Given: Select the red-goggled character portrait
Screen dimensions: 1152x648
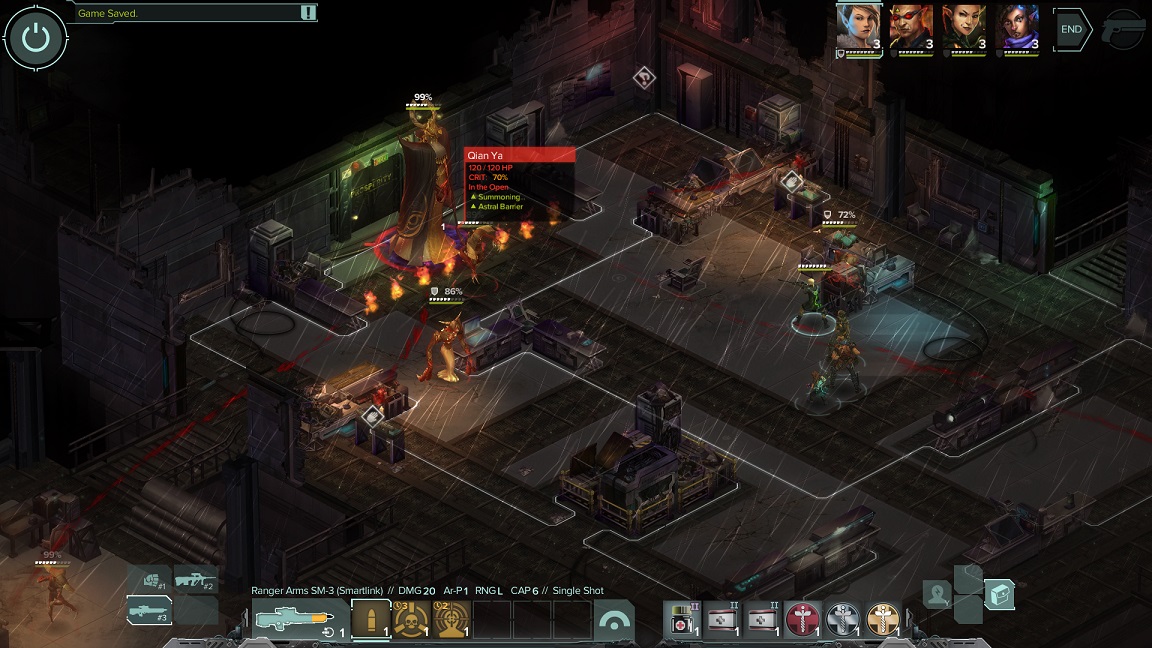Looking at the screenshot, I should [911, 26].
